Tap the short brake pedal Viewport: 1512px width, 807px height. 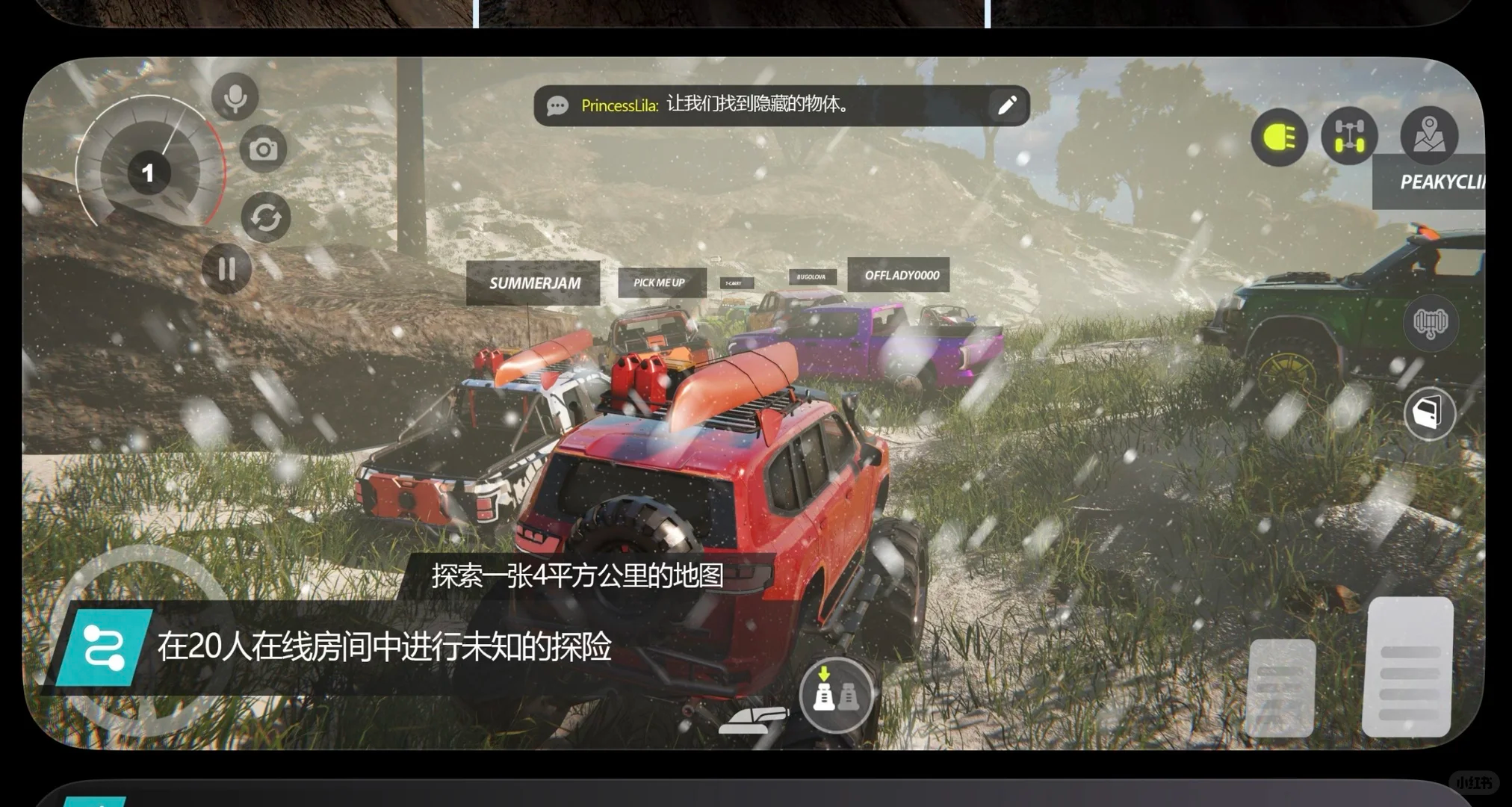(1281, 687)
